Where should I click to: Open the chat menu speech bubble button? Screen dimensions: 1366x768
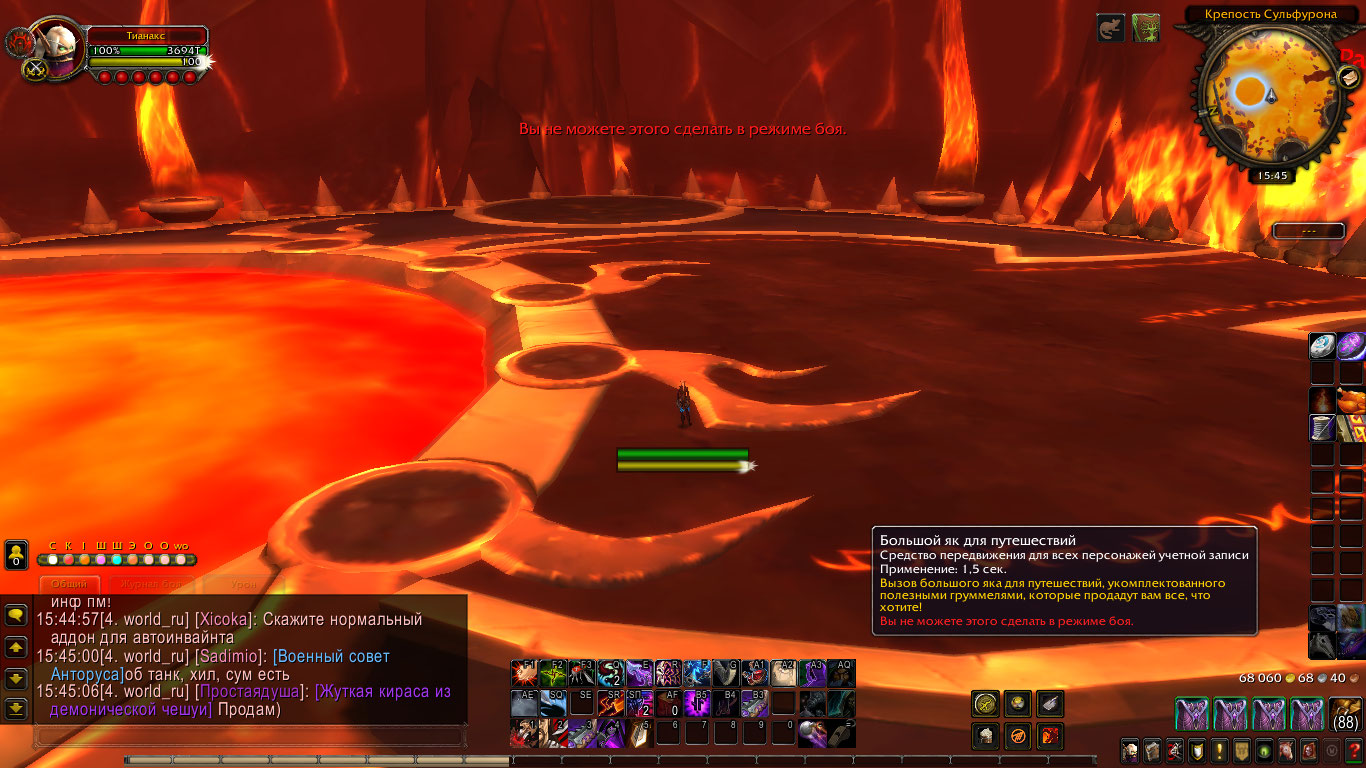tap(16, 615)
